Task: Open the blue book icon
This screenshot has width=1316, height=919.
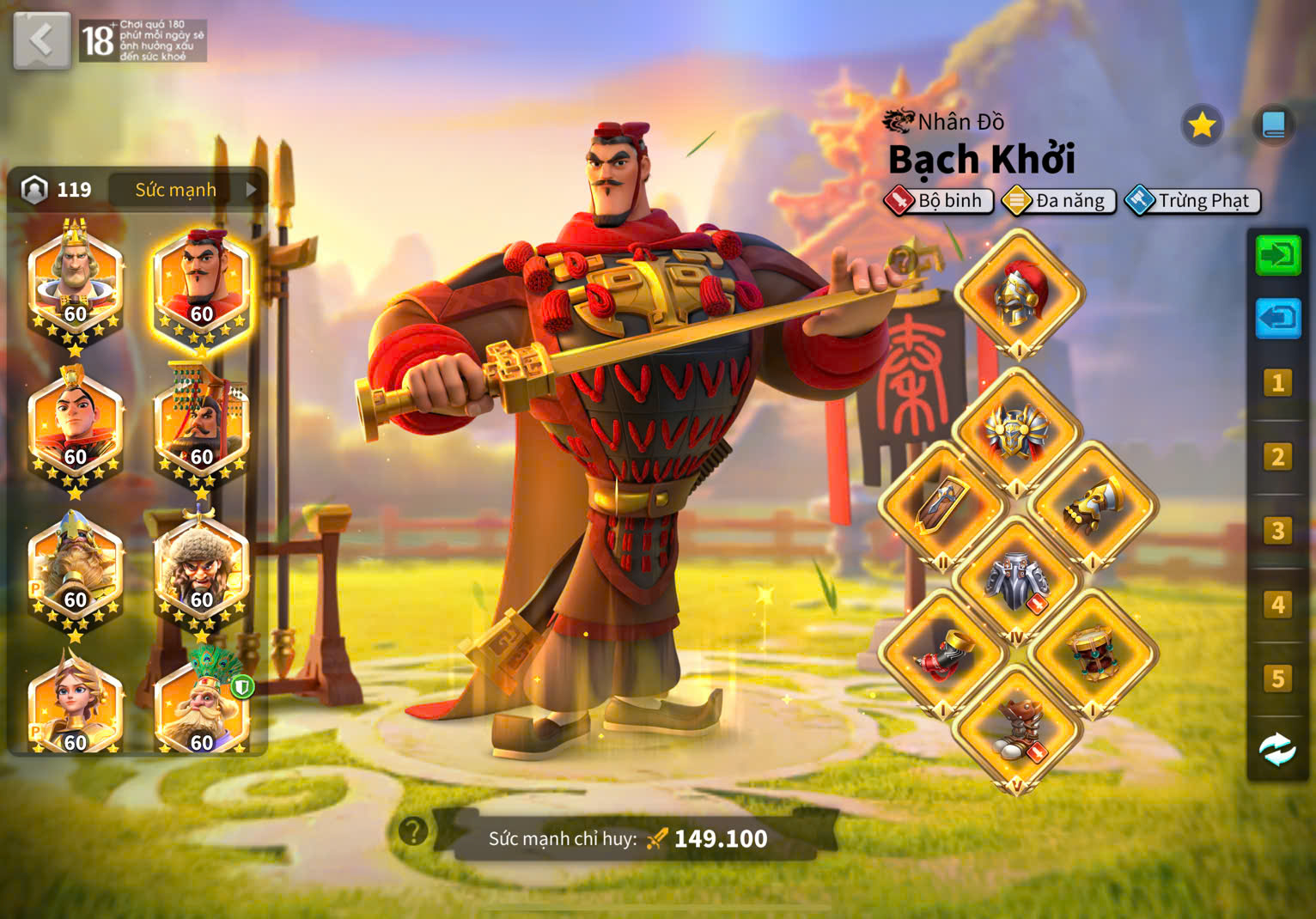Action: coord(1273,126)
